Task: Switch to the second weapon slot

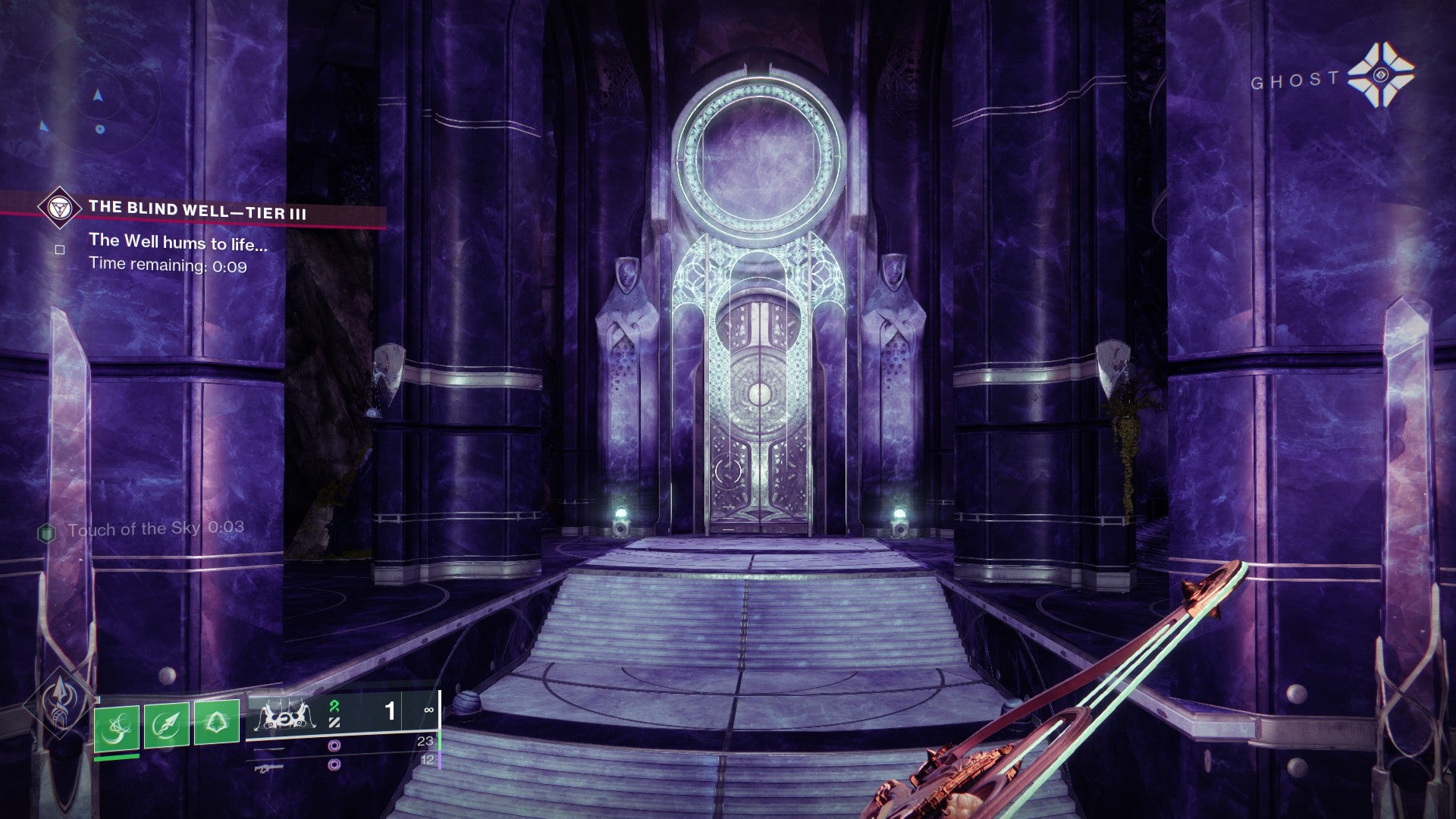Action: coord(334,746)
